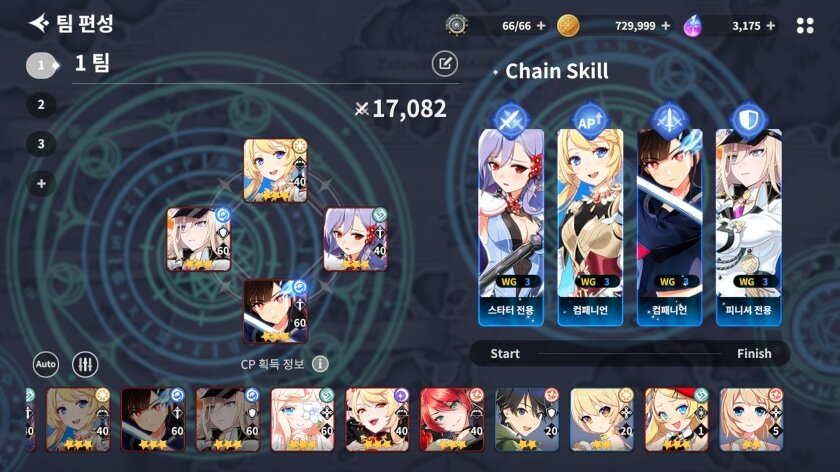Show CP 획득 정보 info
The width and height of the screenshot is (840, 472).
coord(320,364)
